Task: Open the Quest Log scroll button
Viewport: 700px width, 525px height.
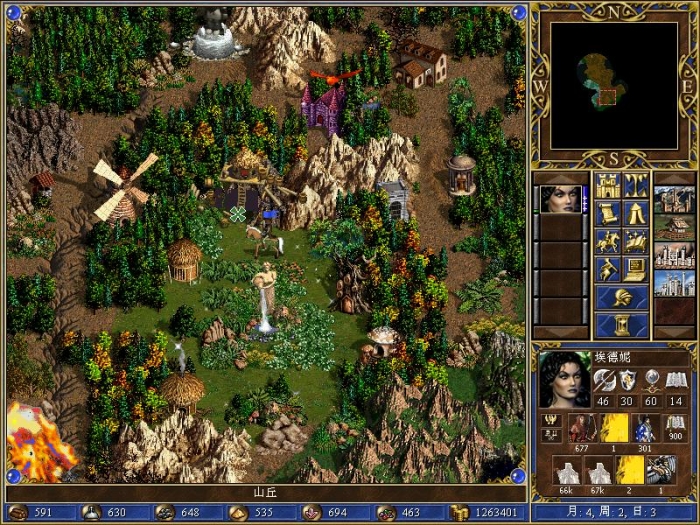Action: 607,213
